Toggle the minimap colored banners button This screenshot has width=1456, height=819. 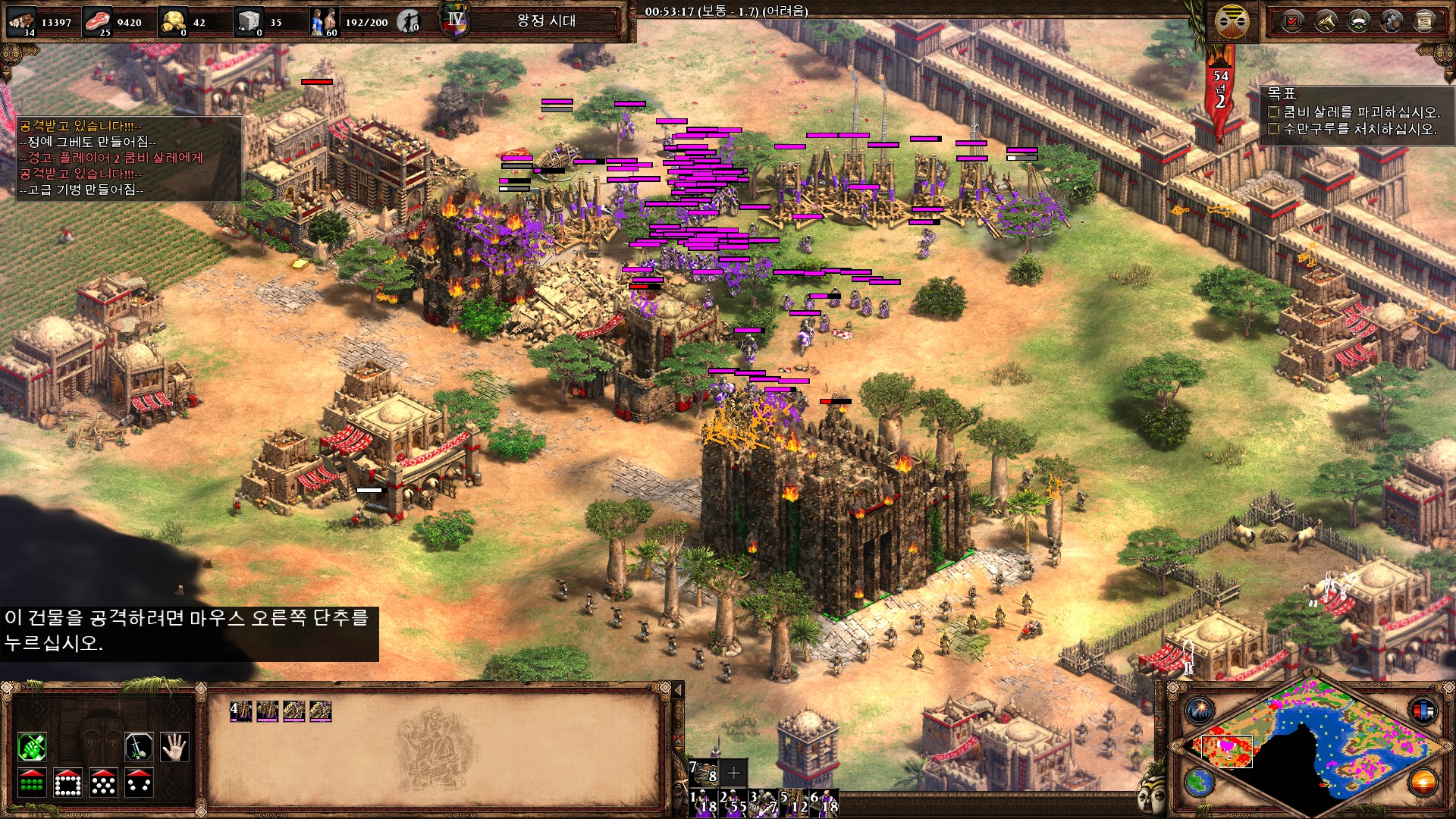click(1423, 711)
